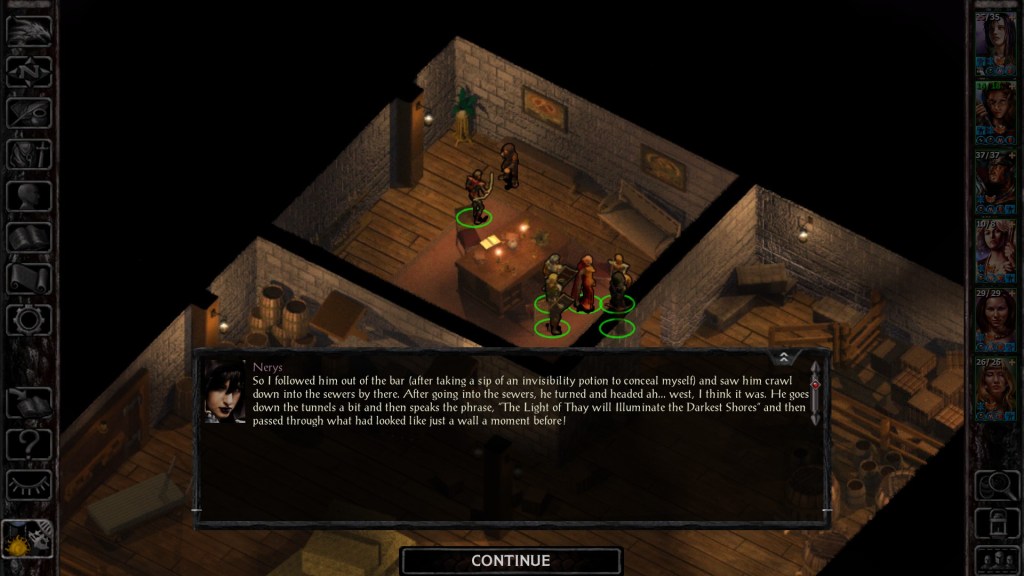1024x576 pixels.
Task: Click the dragon head icon in the sidebar
Action: click(29, 31)
